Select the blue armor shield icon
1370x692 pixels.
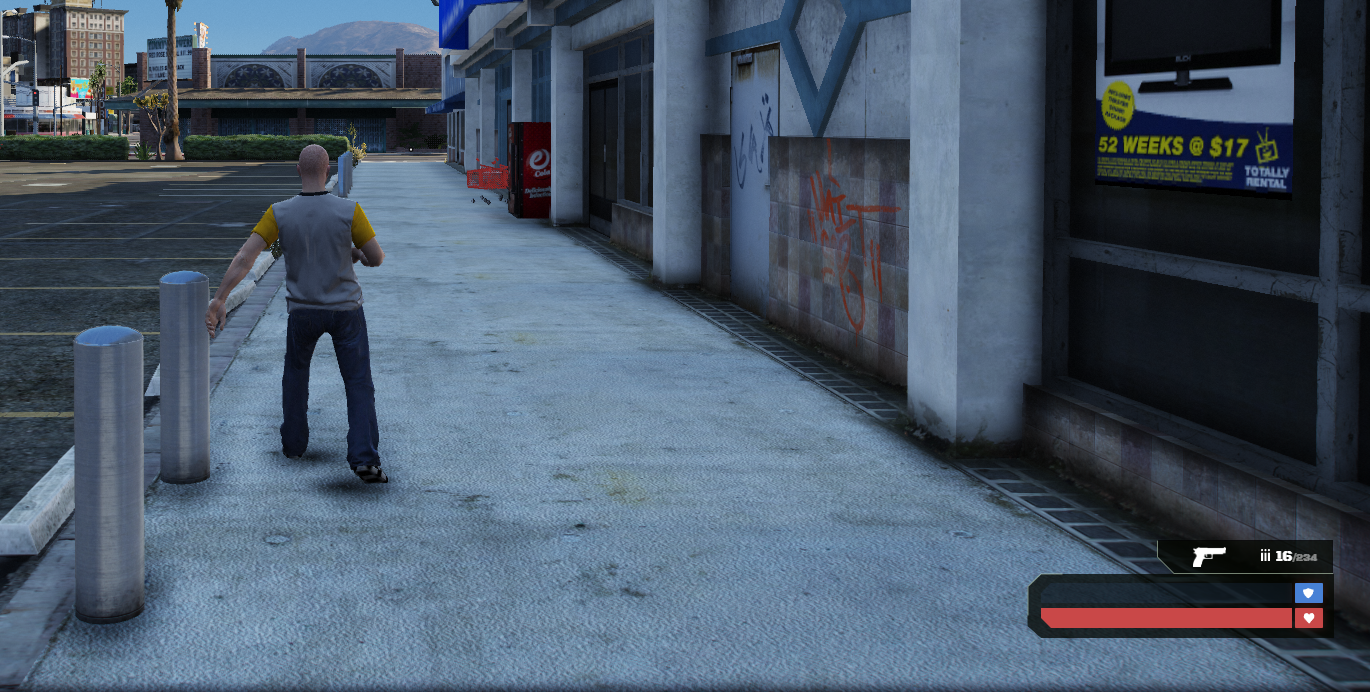pyautogui.click(x=1308, y=593)
